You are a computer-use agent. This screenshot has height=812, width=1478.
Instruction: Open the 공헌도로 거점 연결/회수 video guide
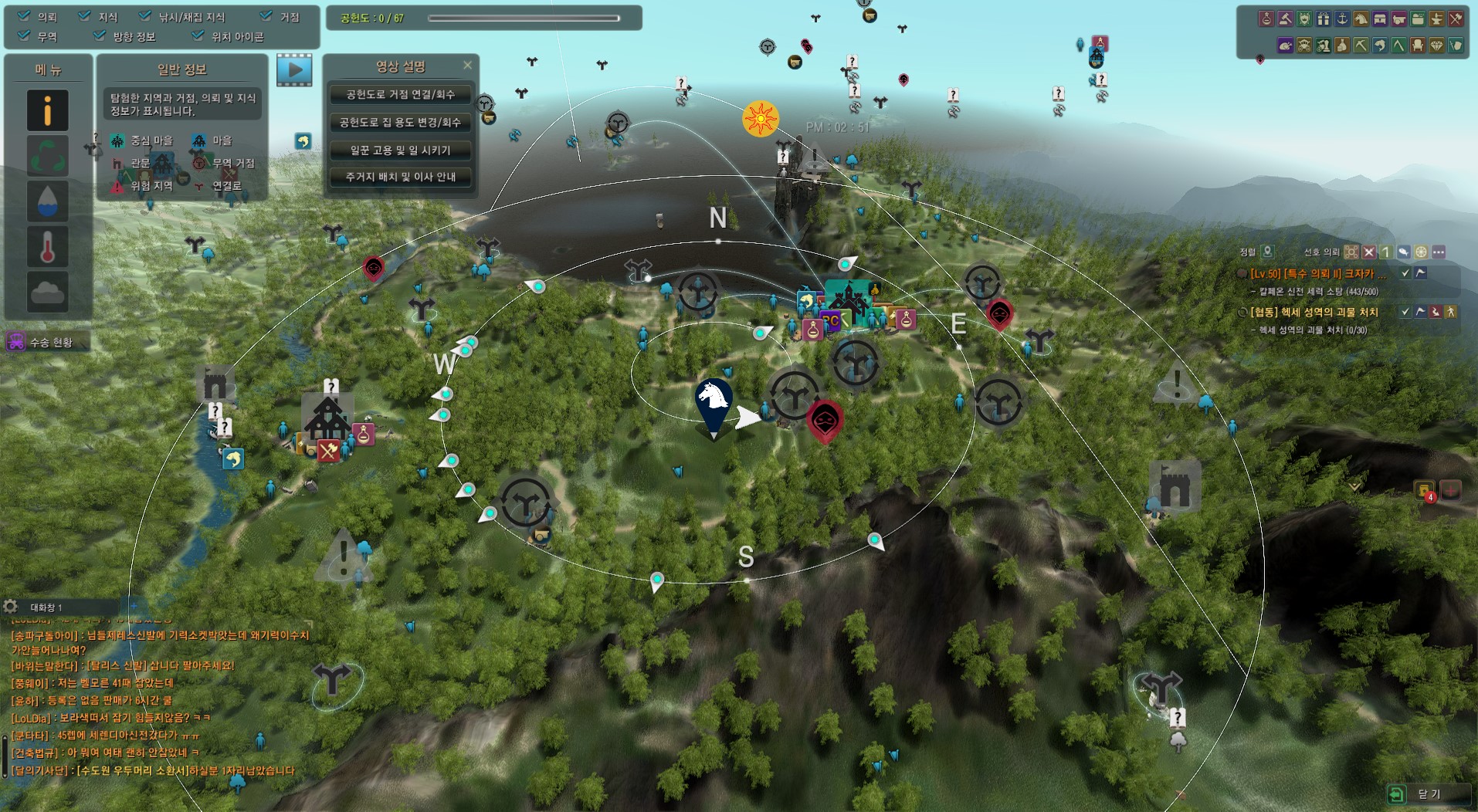pos(400,95)
